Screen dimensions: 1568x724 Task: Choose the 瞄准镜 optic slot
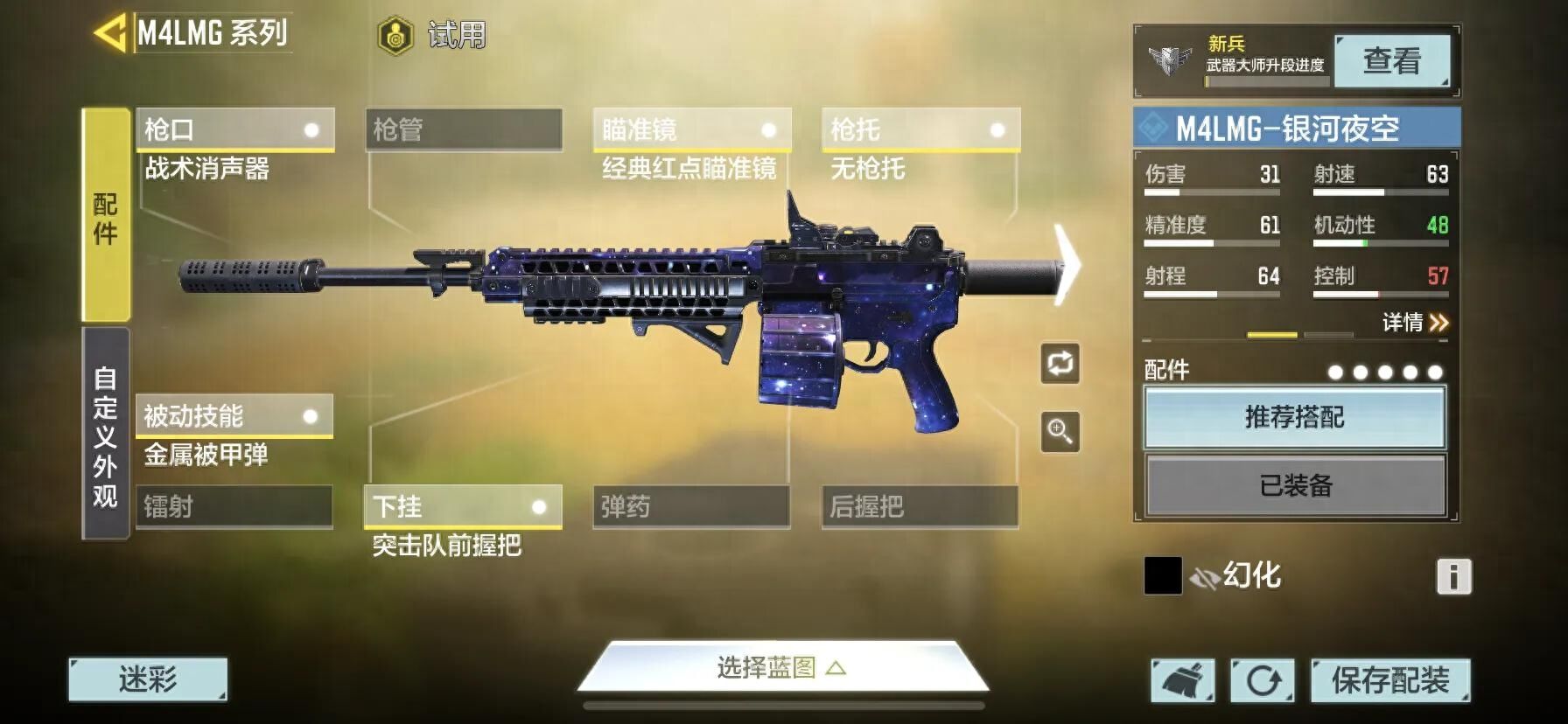click(x=691, y=130)
